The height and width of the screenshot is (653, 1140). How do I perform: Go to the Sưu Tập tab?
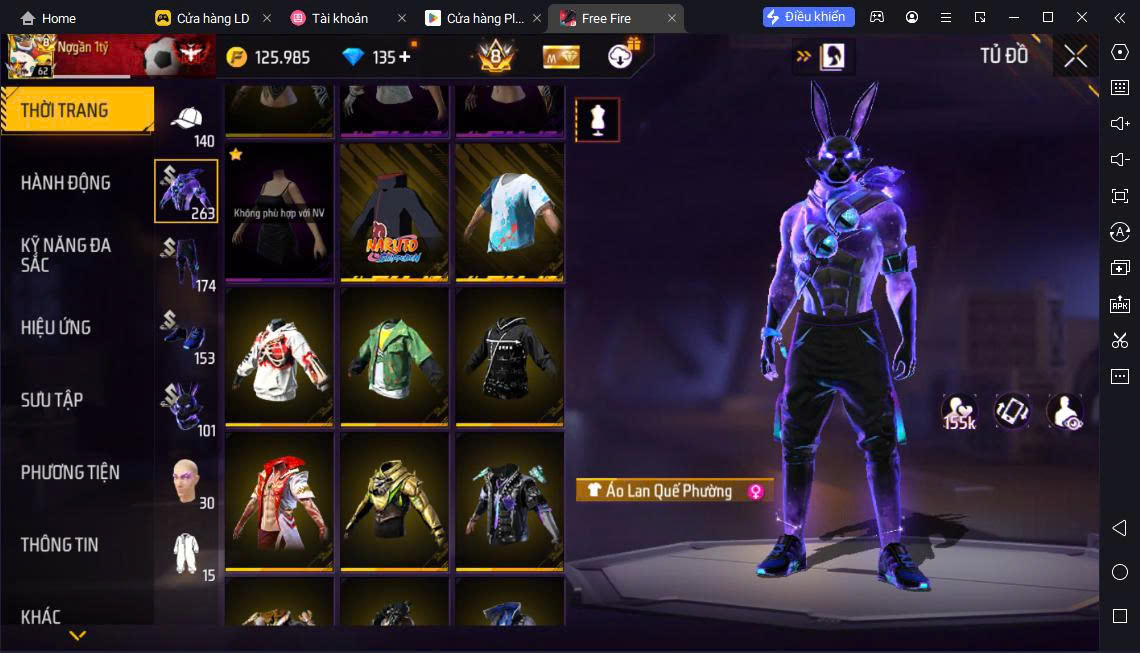coord(52,400)
